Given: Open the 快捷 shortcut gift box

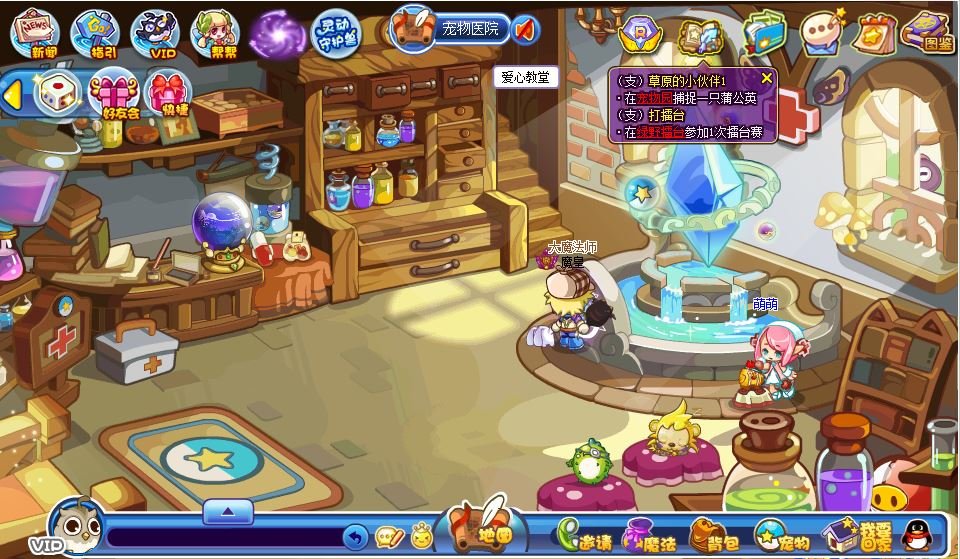Looking at the screenshot, I should pyautogui.click(x=169, y=93).
